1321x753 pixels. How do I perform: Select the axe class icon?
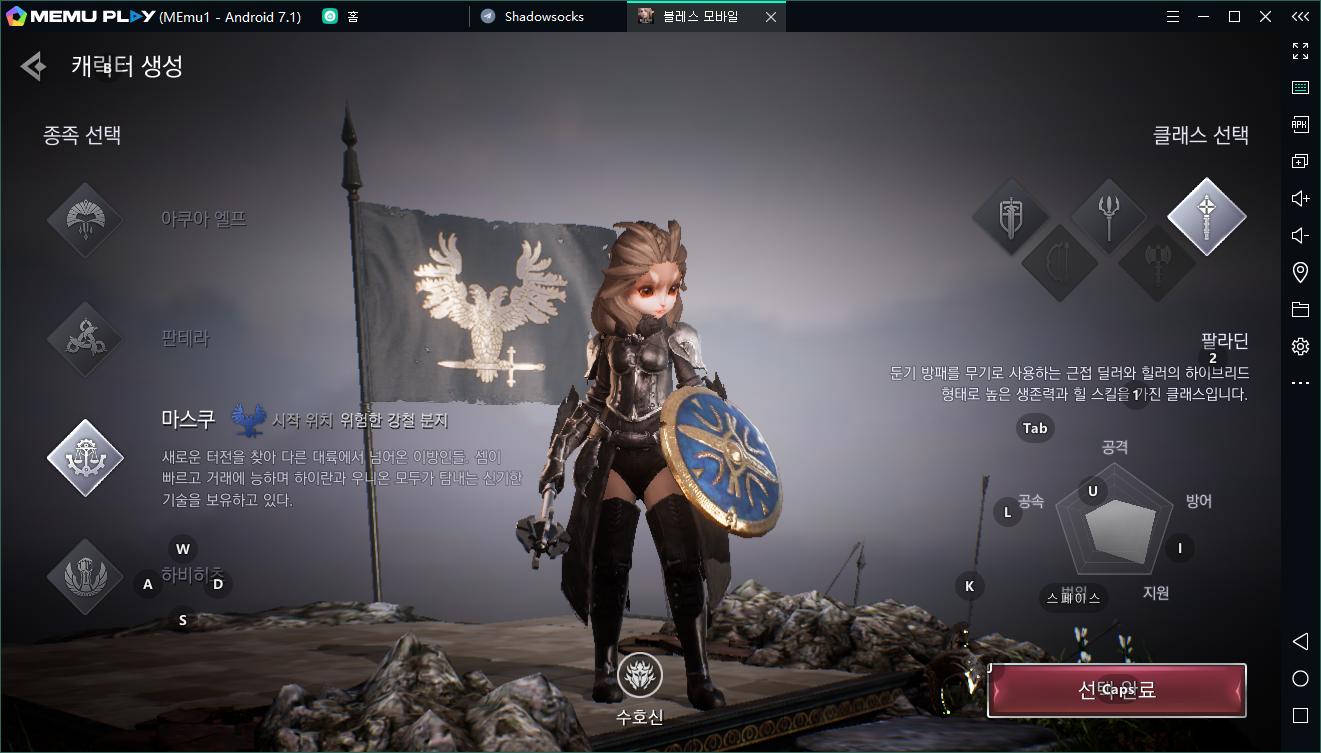click(x=1157, y=263)
